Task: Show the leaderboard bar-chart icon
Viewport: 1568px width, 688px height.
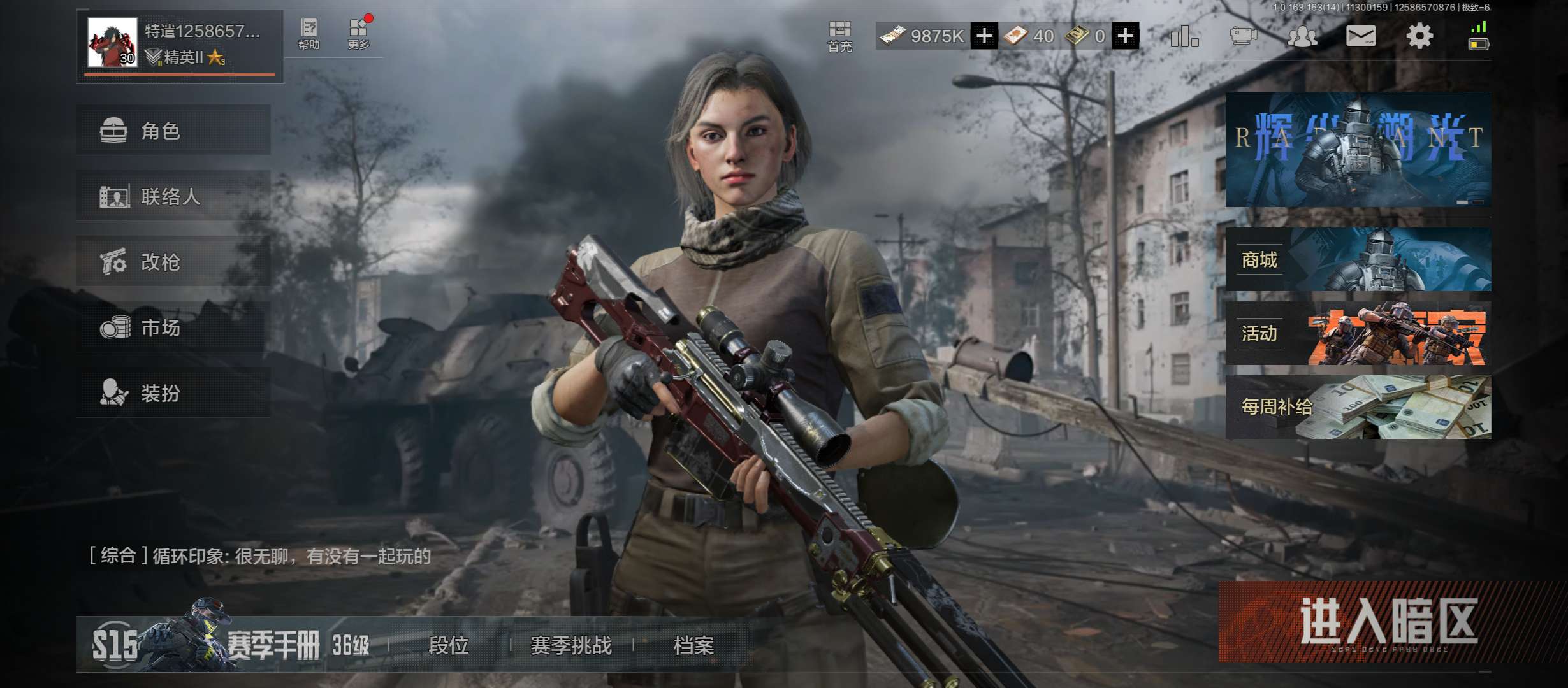Action: tap(1184, 36)
